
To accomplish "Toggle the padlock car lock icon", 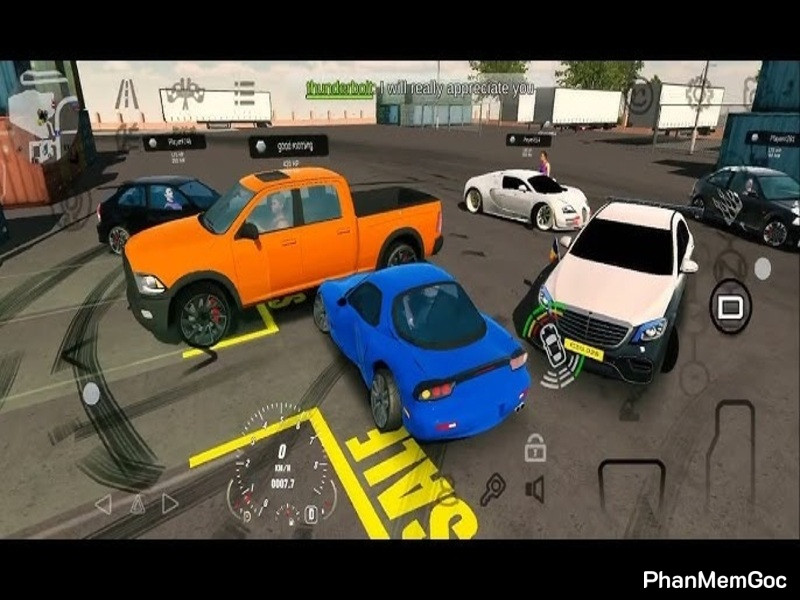I will [x=535, y=448].
